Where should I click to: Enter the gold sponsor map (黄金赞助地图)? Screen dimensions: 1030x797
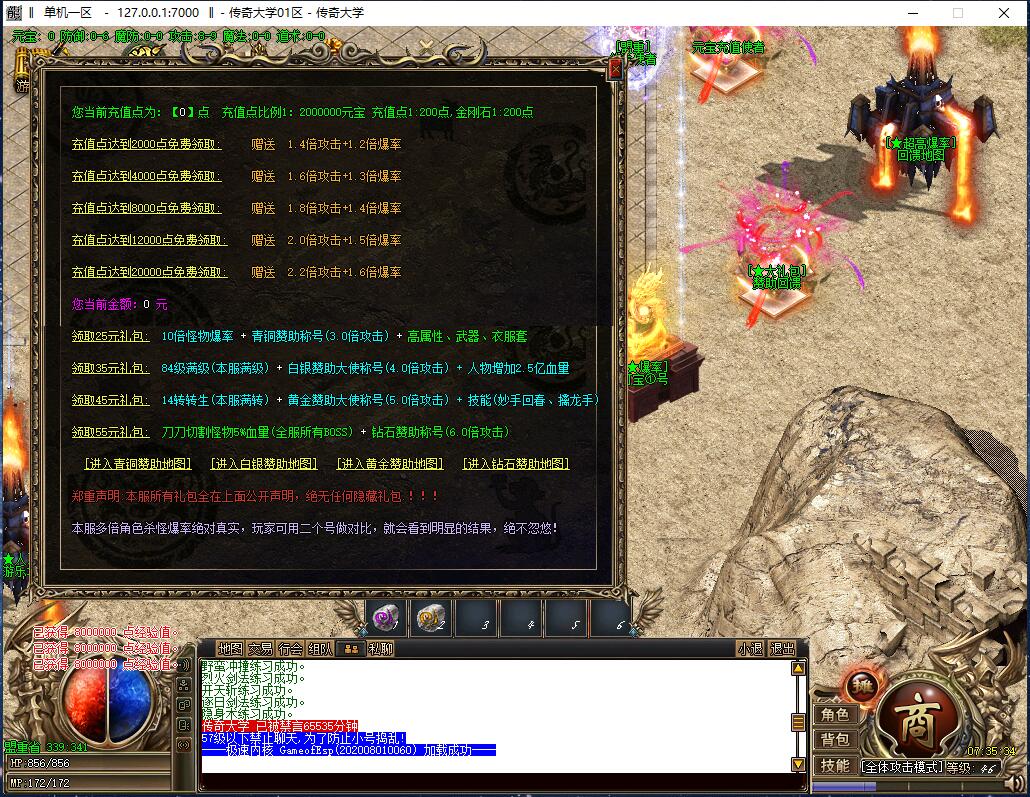pyautogui.click(x=390, y=464)
